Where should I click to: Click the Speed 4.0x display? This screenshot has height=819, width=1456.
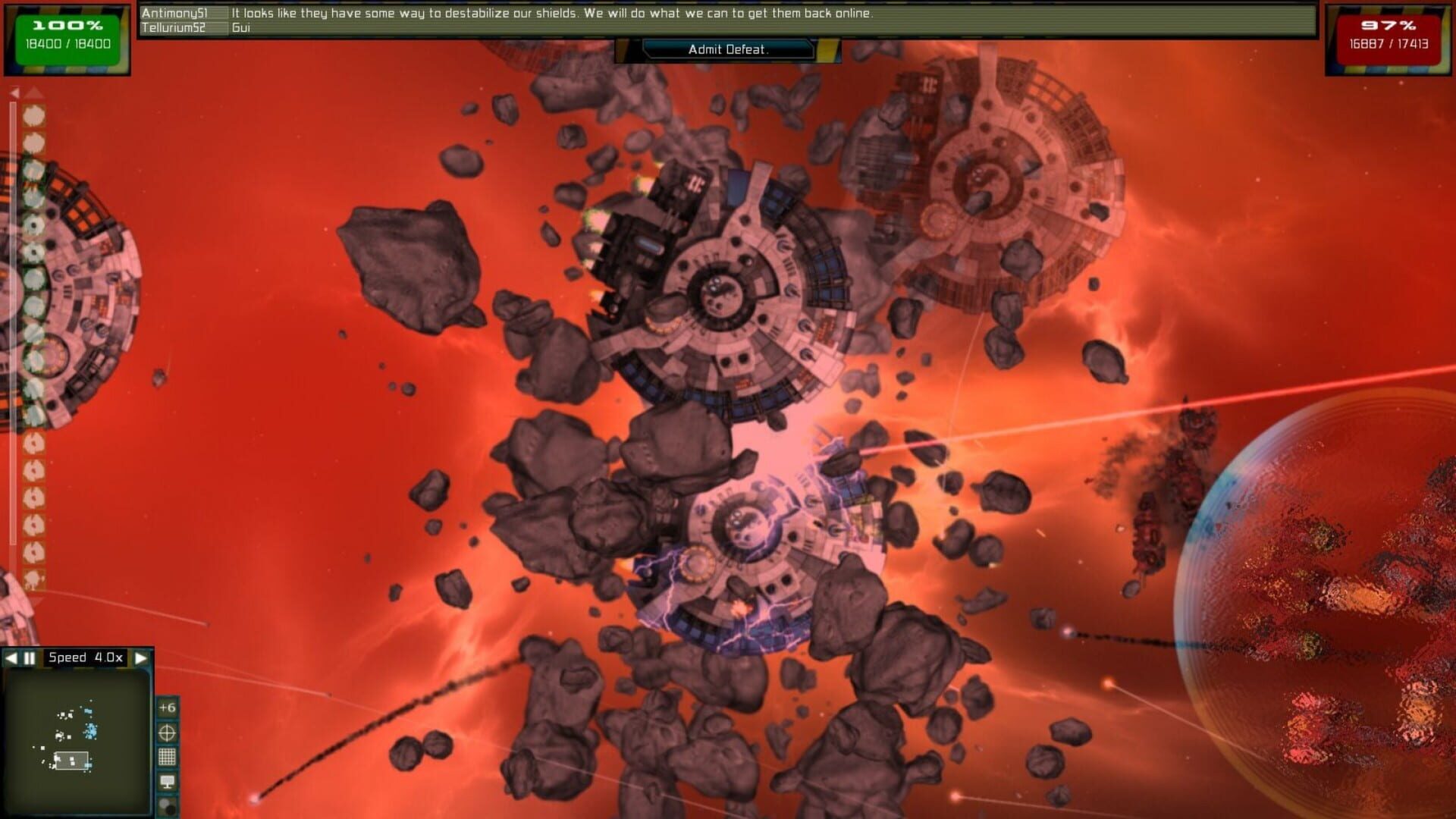(x=85, y=657)
